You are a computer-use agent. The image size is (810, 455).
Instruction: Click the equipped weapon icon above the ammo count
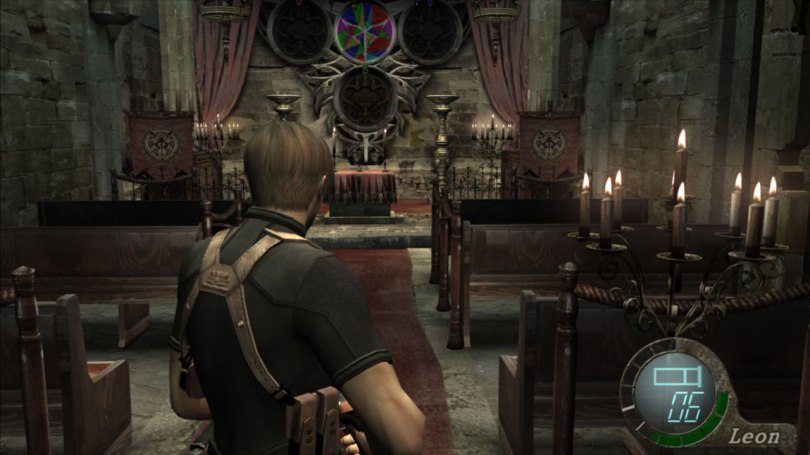click(670, 377)
